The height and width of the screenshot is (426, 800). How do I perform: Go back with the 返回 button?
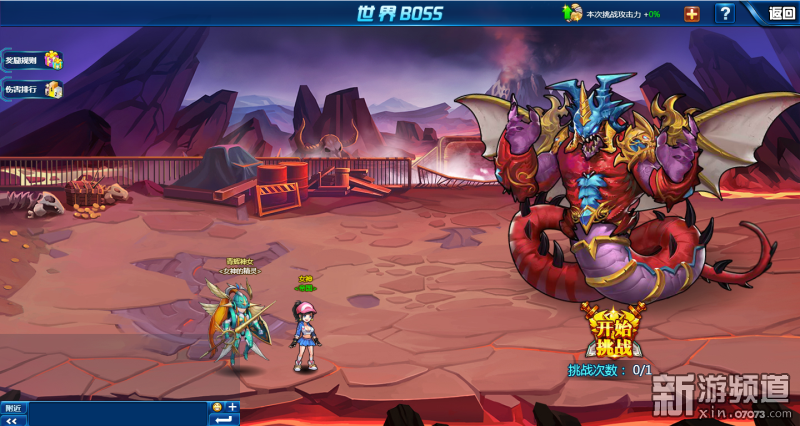[781, 13]
